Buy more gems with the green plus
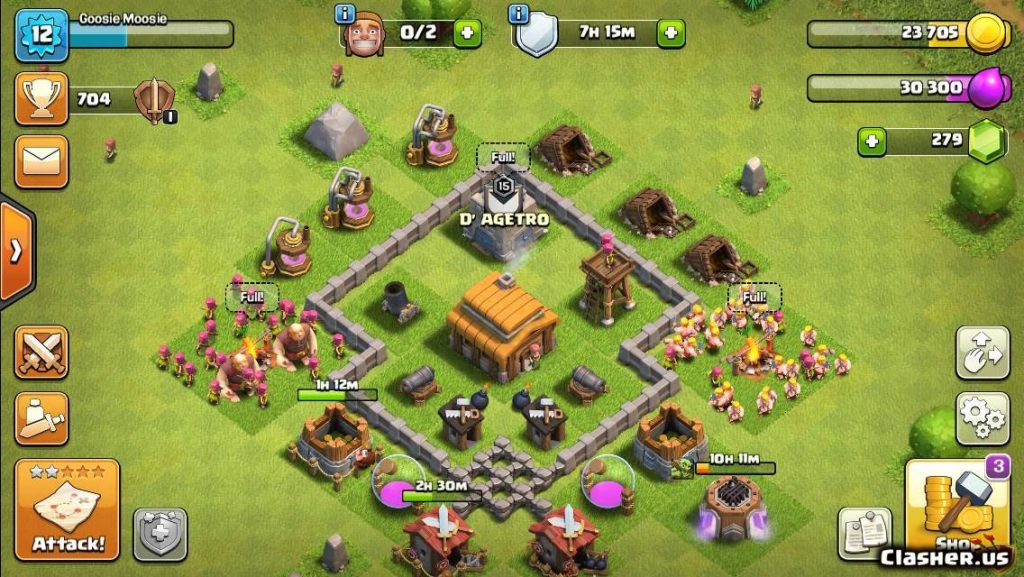1024x577 pixels. 873,142
